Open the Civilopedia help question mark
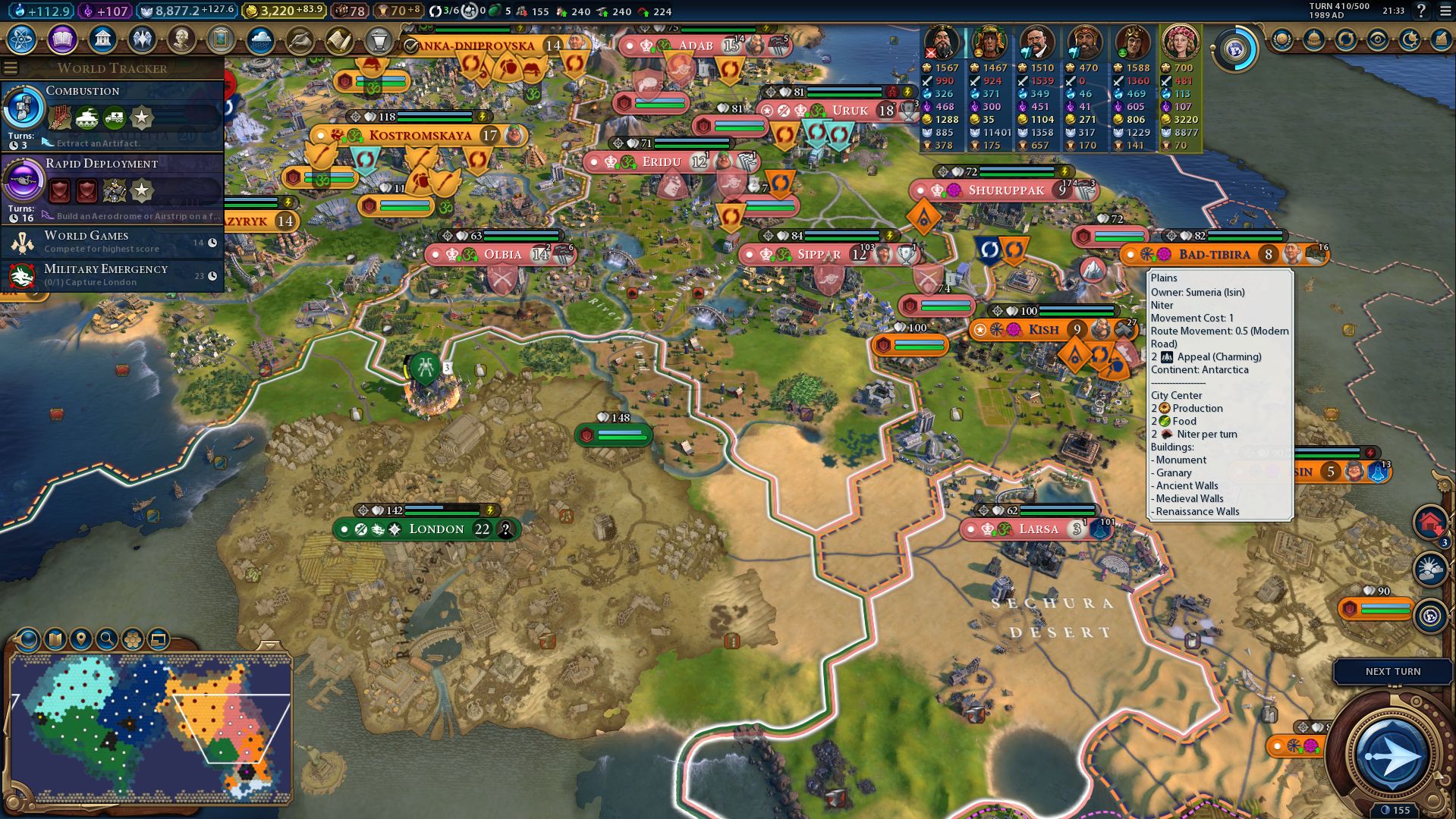The height and width of the screenshot is (819, 1456). 1421,11
